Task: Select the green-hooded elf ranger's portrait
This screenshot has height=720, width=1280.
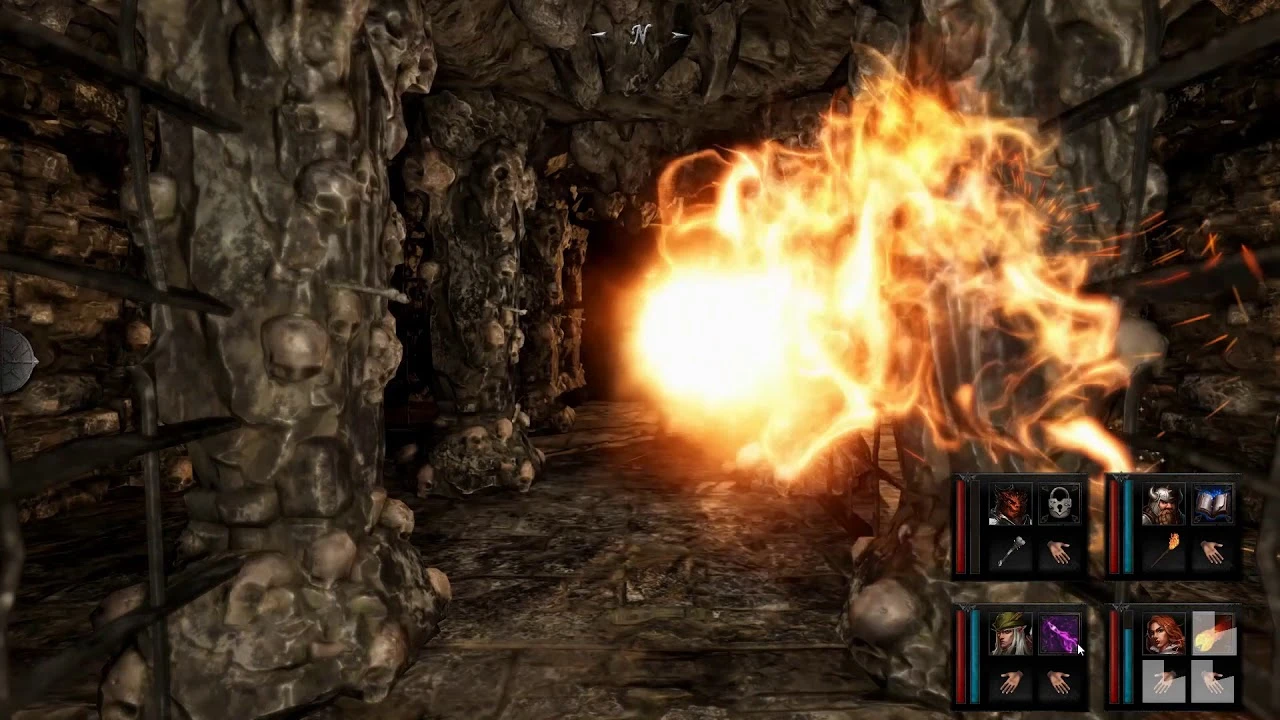Action: [1013, 635]
